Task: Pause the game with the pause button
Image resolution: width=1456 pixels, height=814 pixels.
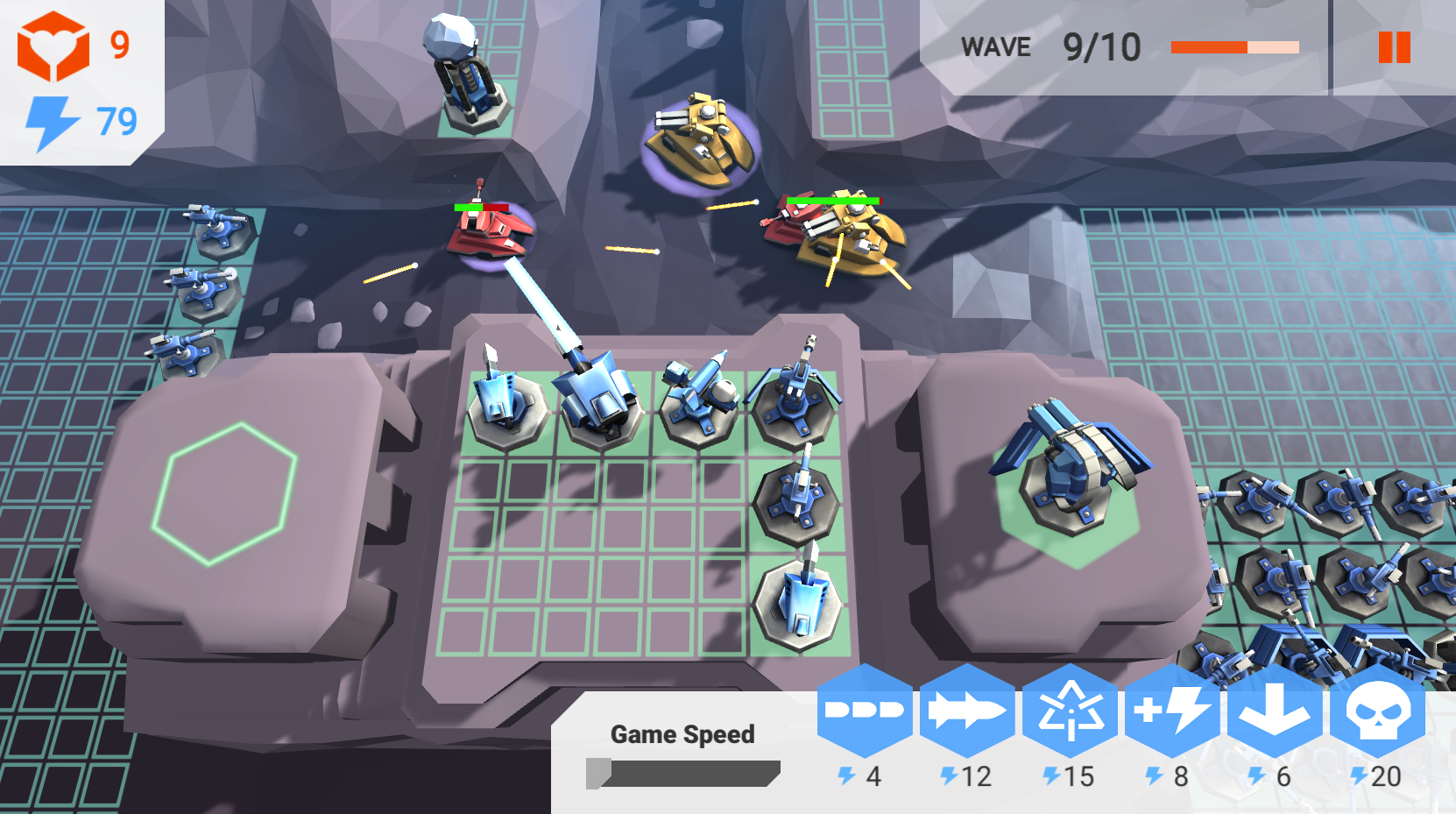Action: tap(1394, 48)
